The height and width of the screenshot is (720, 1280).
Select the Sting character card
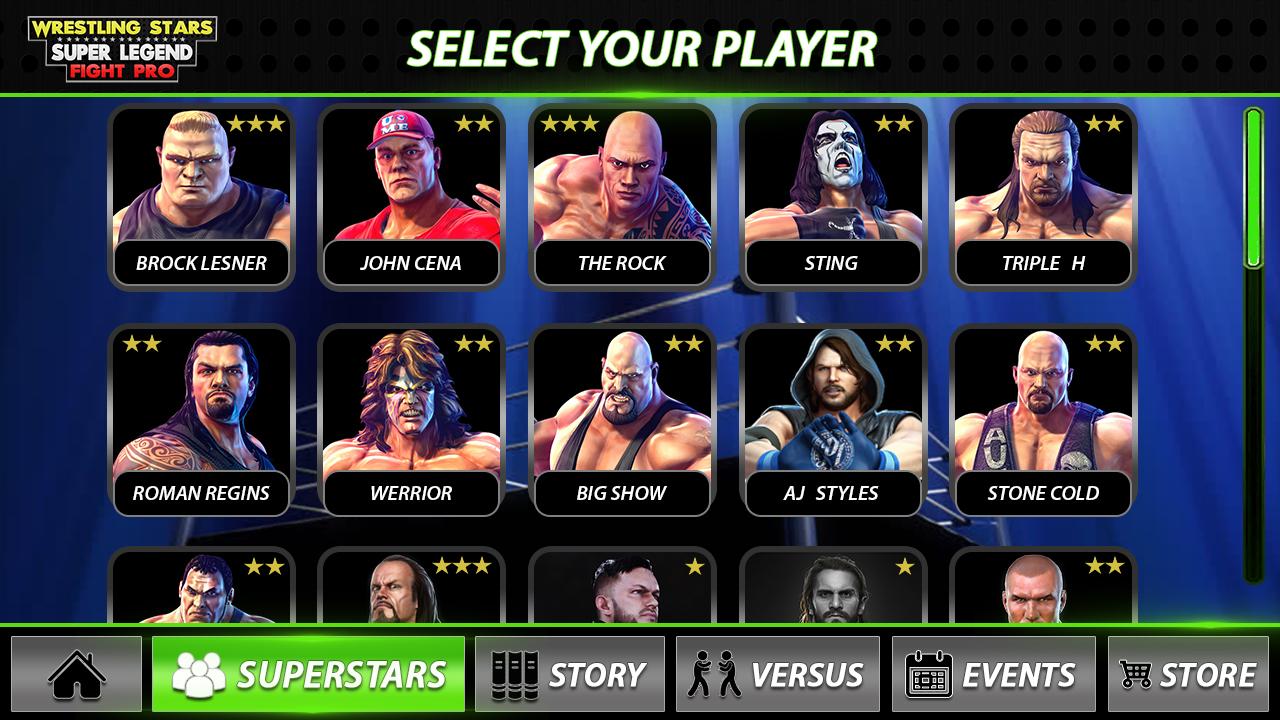coord(832,197)
